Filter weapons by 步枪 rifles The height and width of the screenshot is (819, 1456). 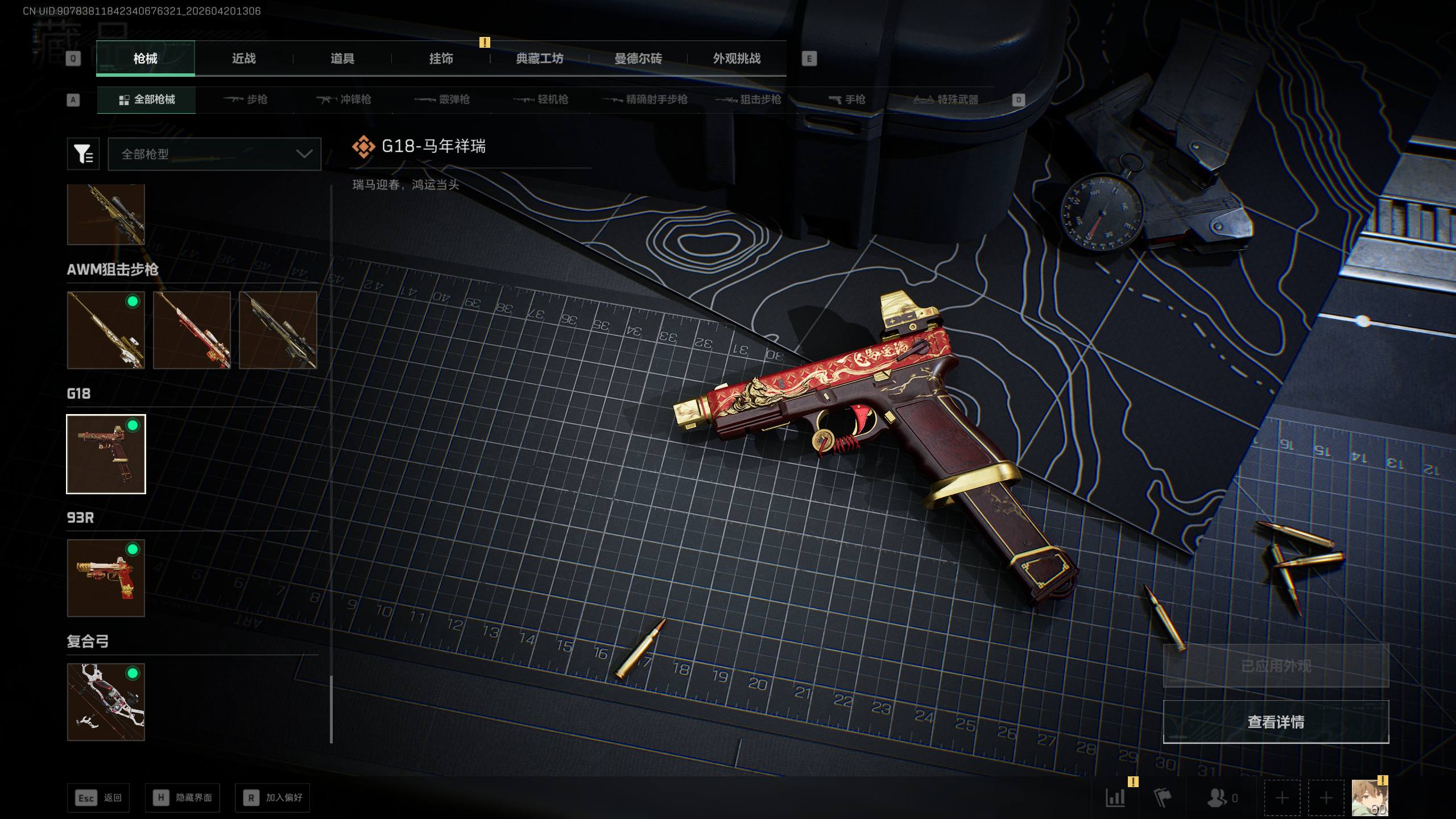246,100
